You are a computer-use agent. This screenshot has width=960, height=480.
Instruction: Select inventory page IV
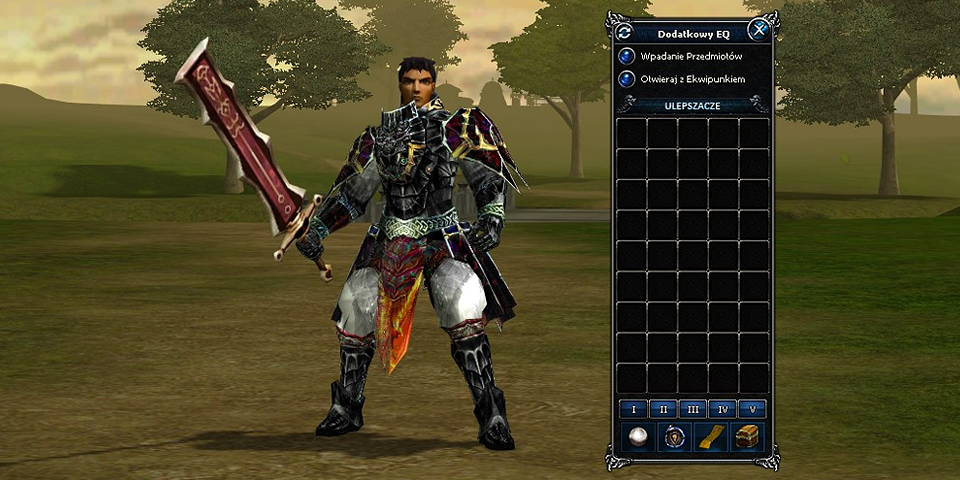tap(722, 409)
